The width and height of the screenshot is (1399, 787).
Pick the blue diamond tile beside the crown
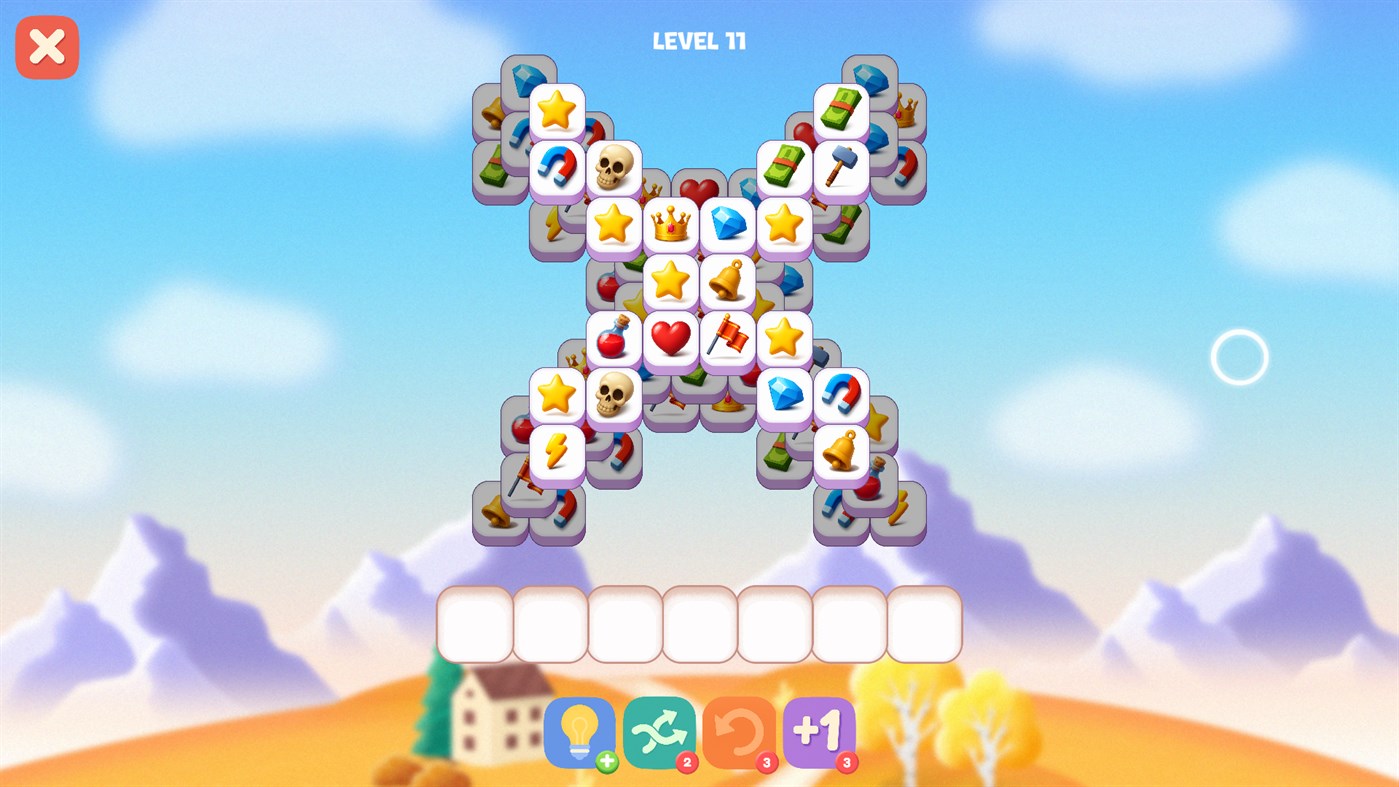point(726,224)
